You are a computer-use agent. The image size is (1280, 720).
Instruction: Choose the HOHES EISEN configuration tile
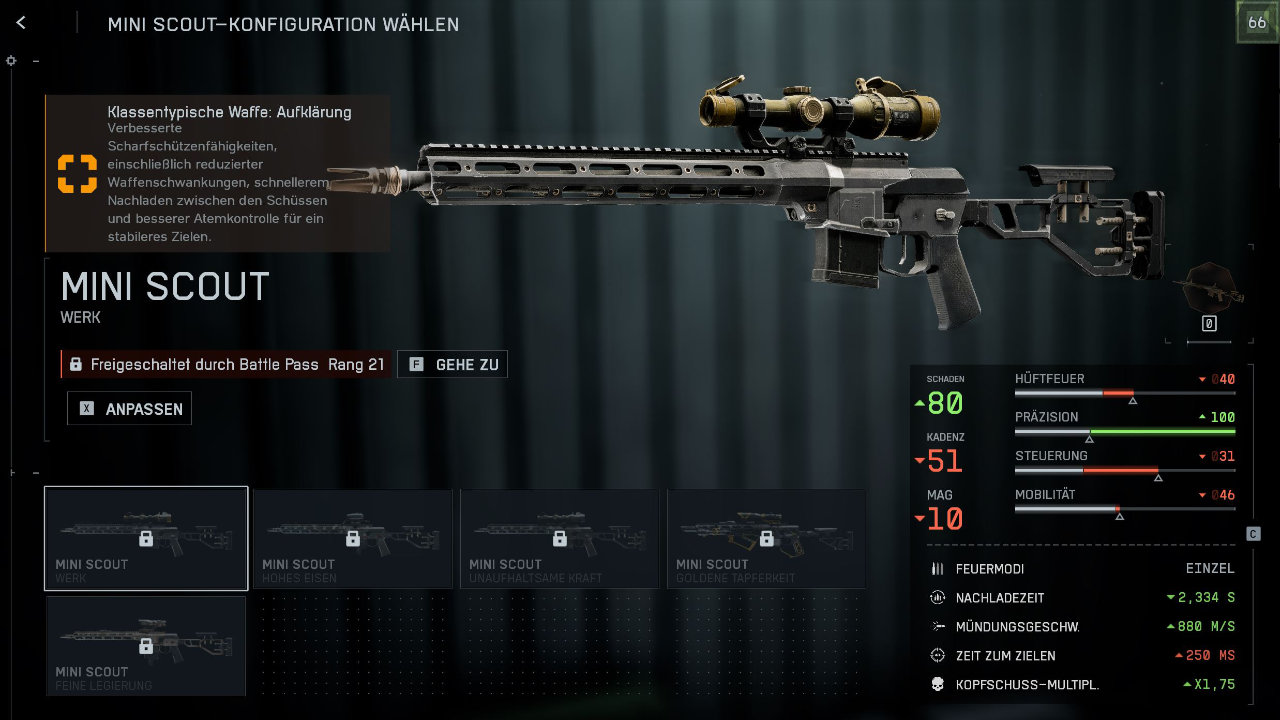(353, 538)
